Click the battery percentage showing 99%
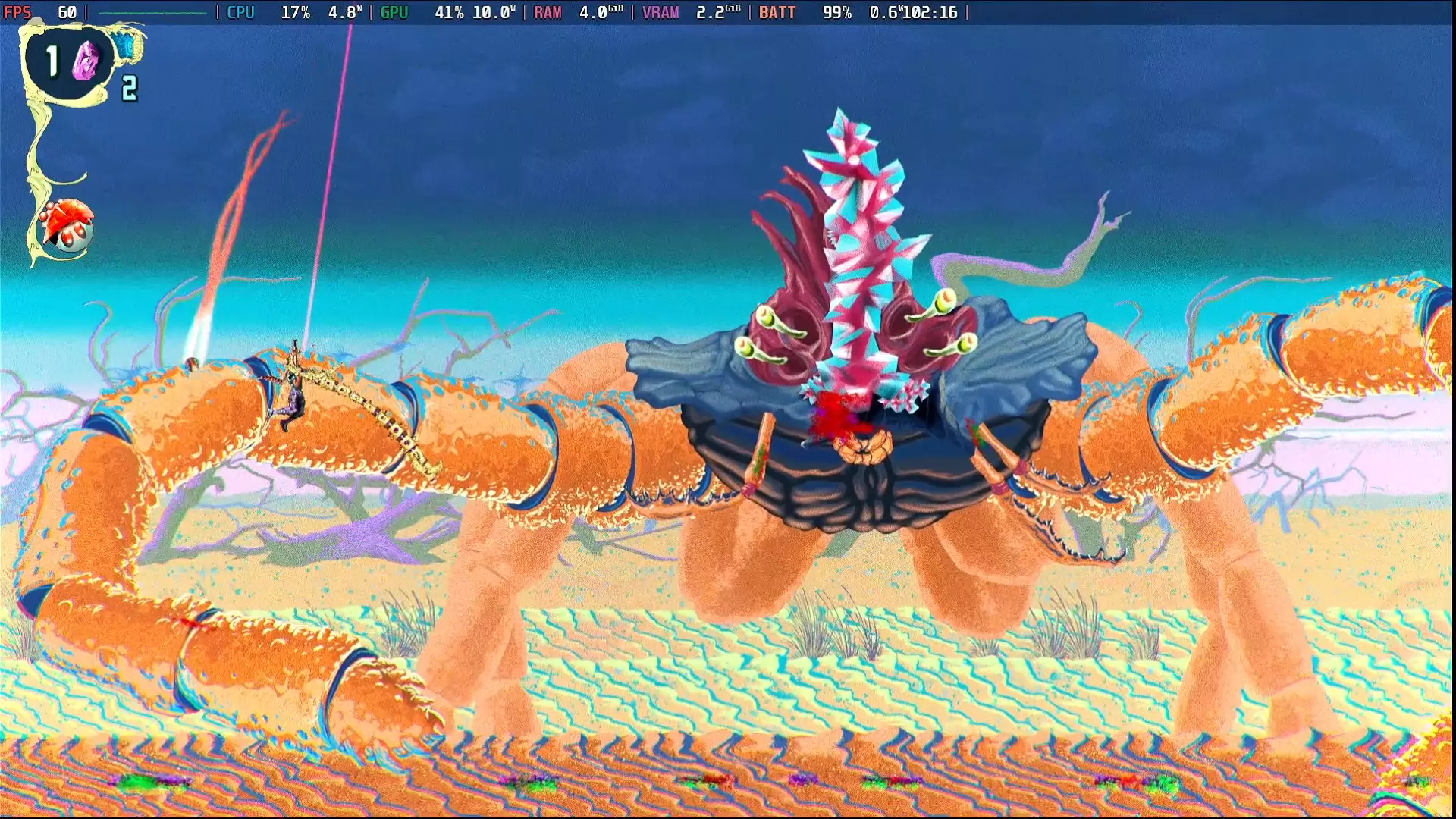This screenshot has height=819, width=1456. coord(836,11)
